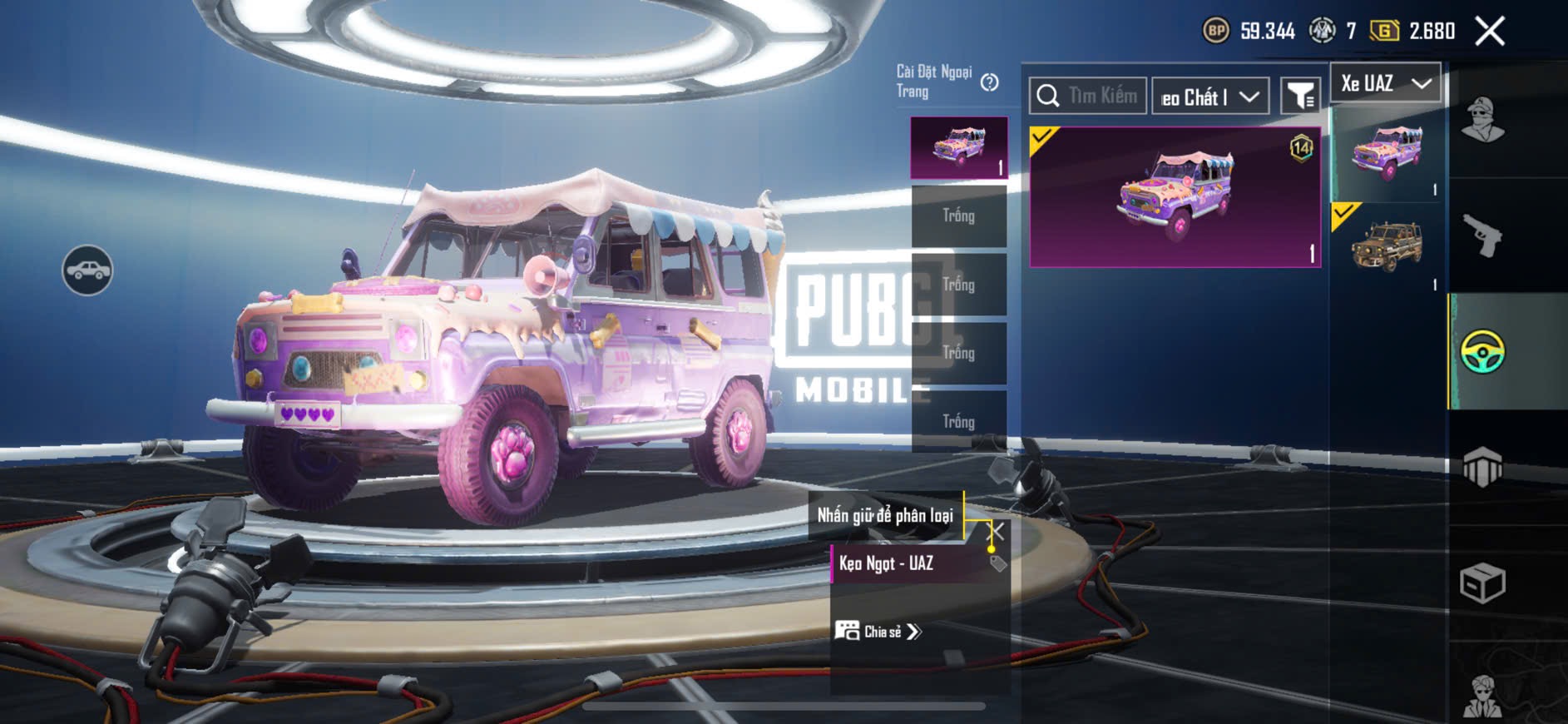Open the suited character tab at bottom

click(x=1482, y=697)
